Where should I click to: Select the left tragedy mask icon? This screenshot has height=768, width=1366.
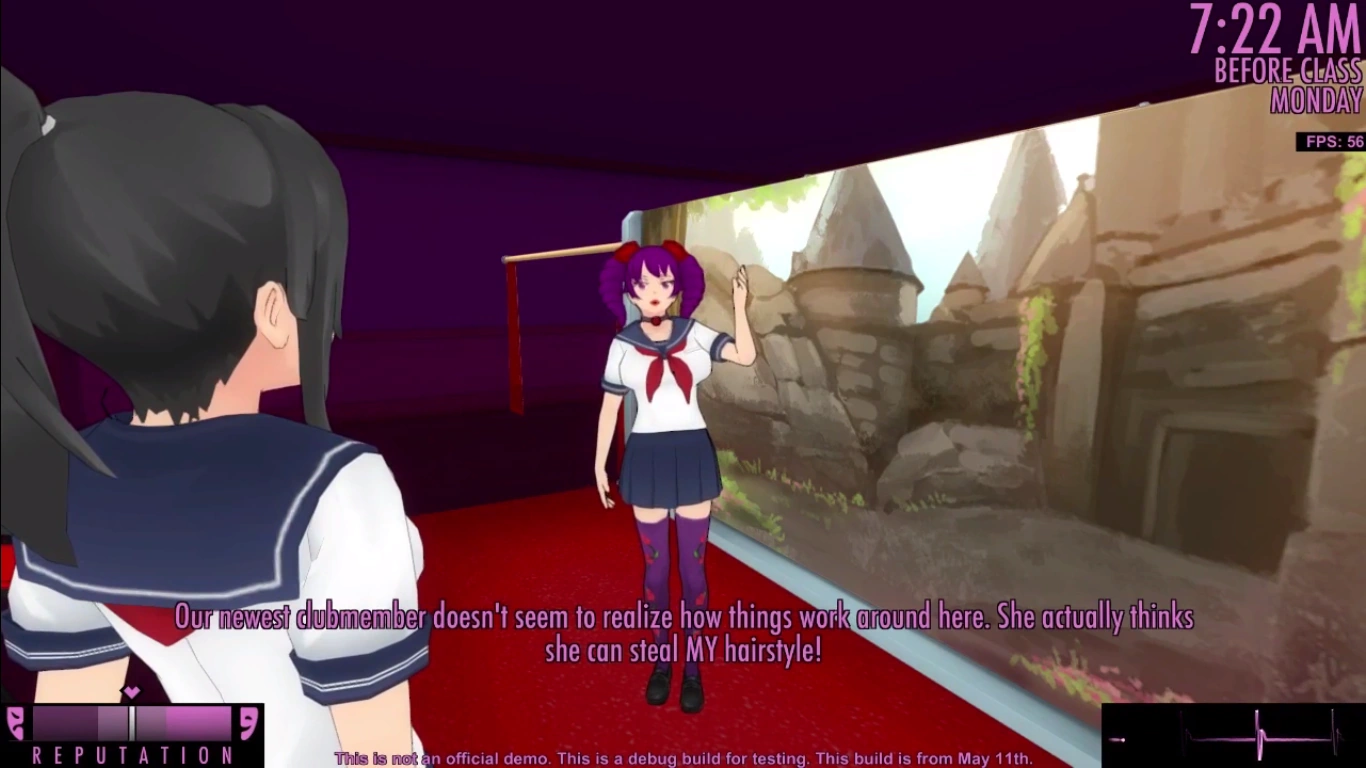tap(15, 722)
